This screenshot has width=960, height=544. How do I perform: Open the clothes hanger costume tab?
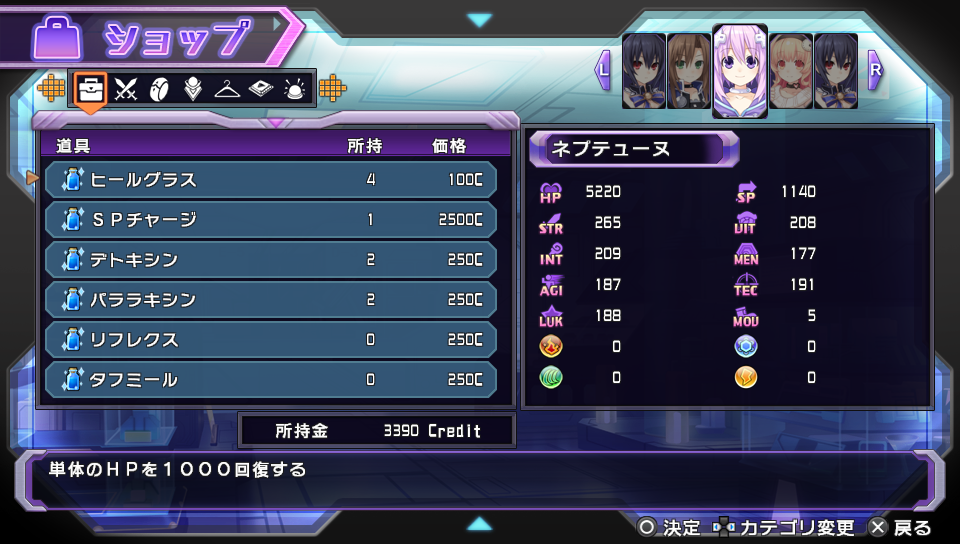point(226,89)
